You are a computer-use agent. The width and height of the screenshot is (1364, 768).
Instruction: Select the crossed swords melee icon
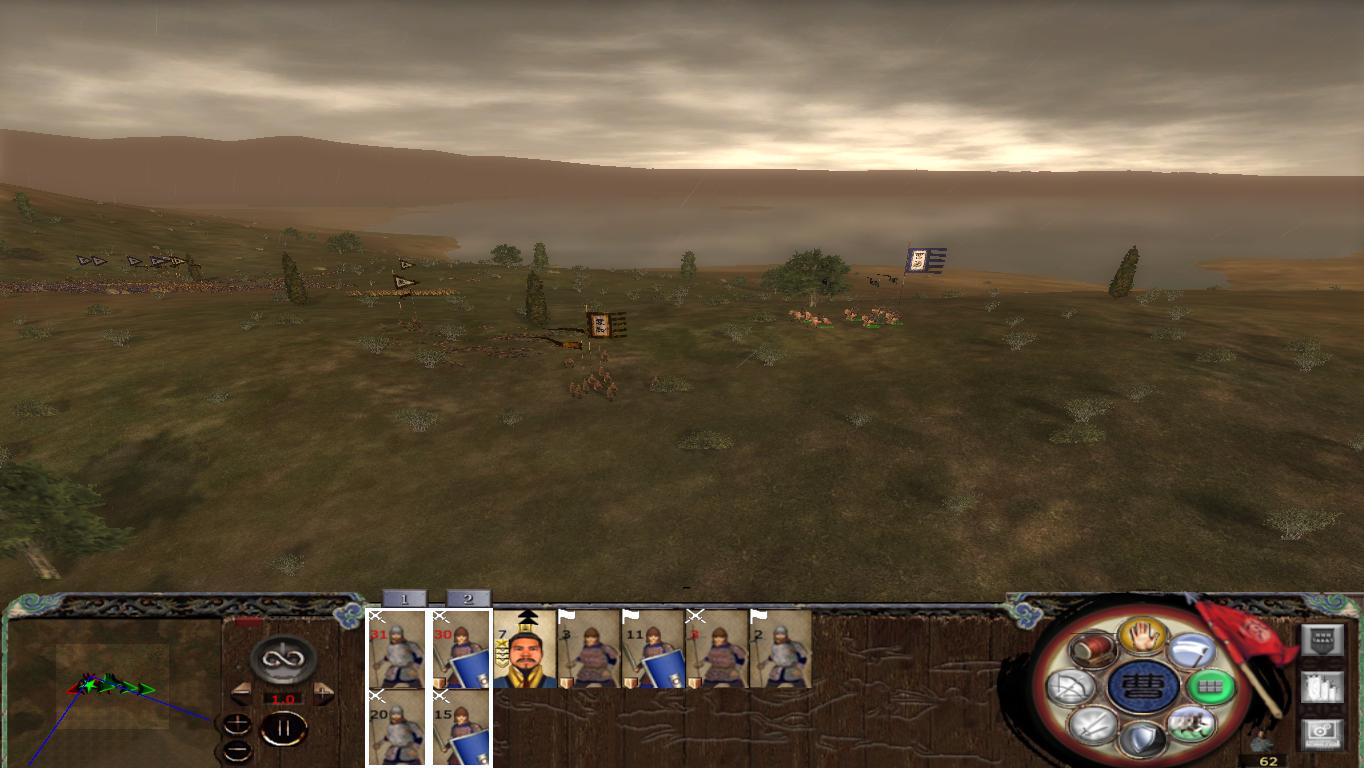click(x=1092, y=725)
